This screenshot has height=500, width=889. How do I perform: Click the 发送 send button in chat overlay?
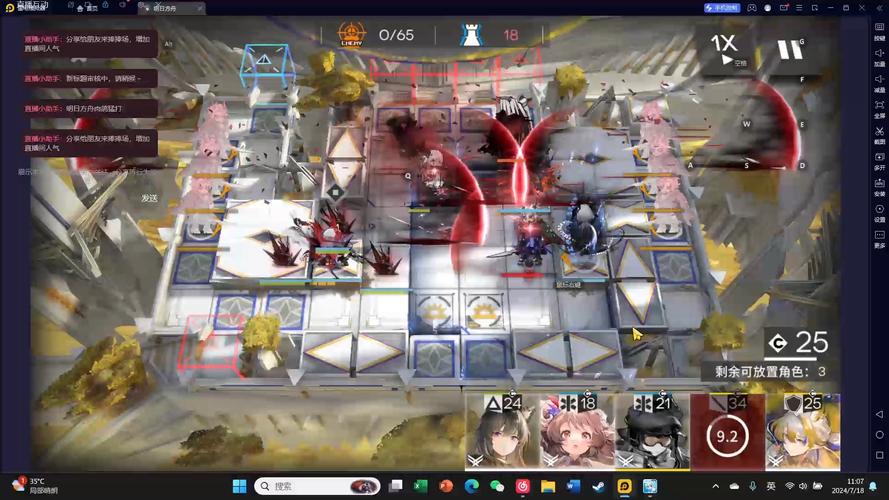150,198
